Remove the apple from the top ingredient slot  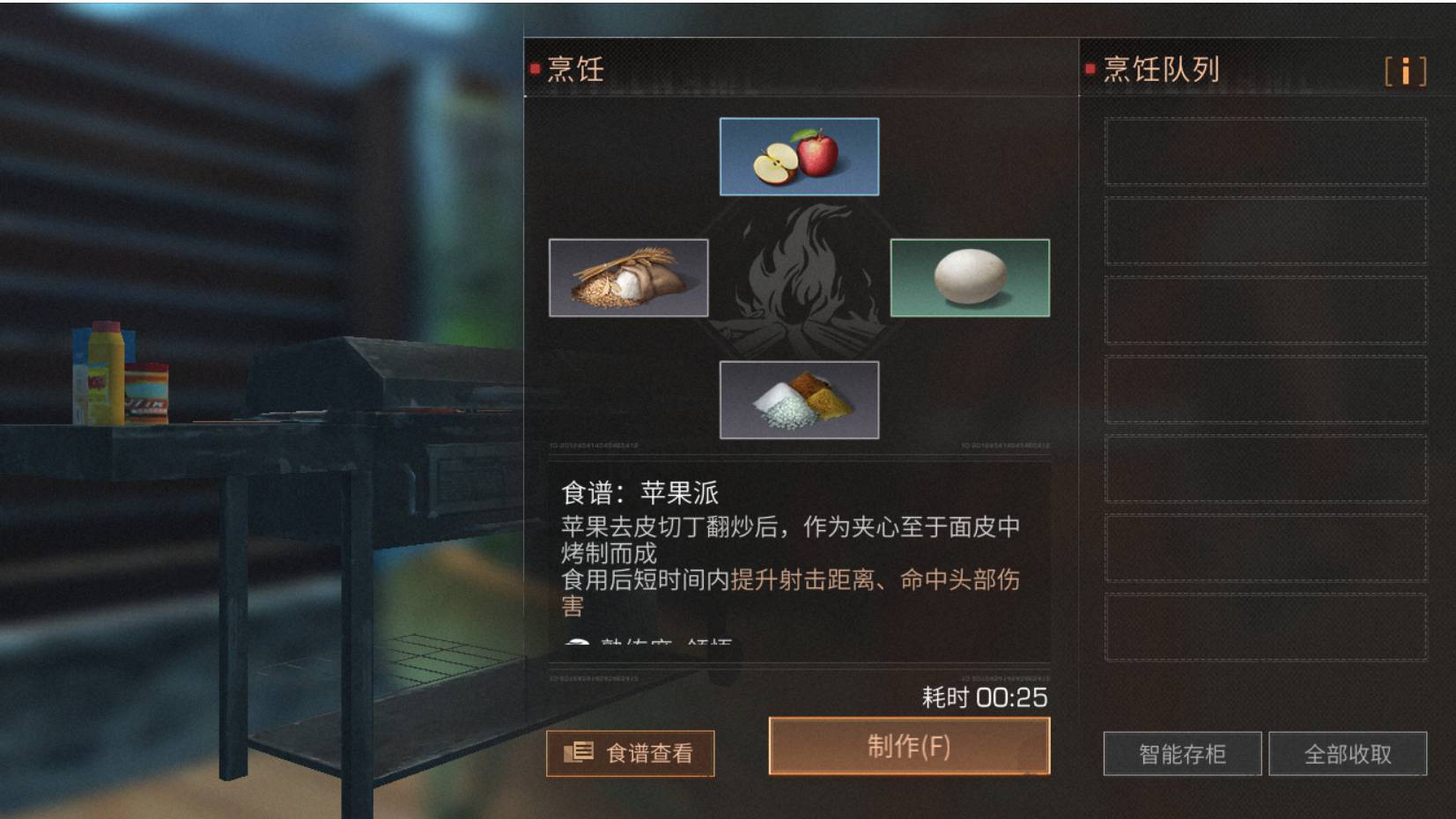(x=800, y=156)
